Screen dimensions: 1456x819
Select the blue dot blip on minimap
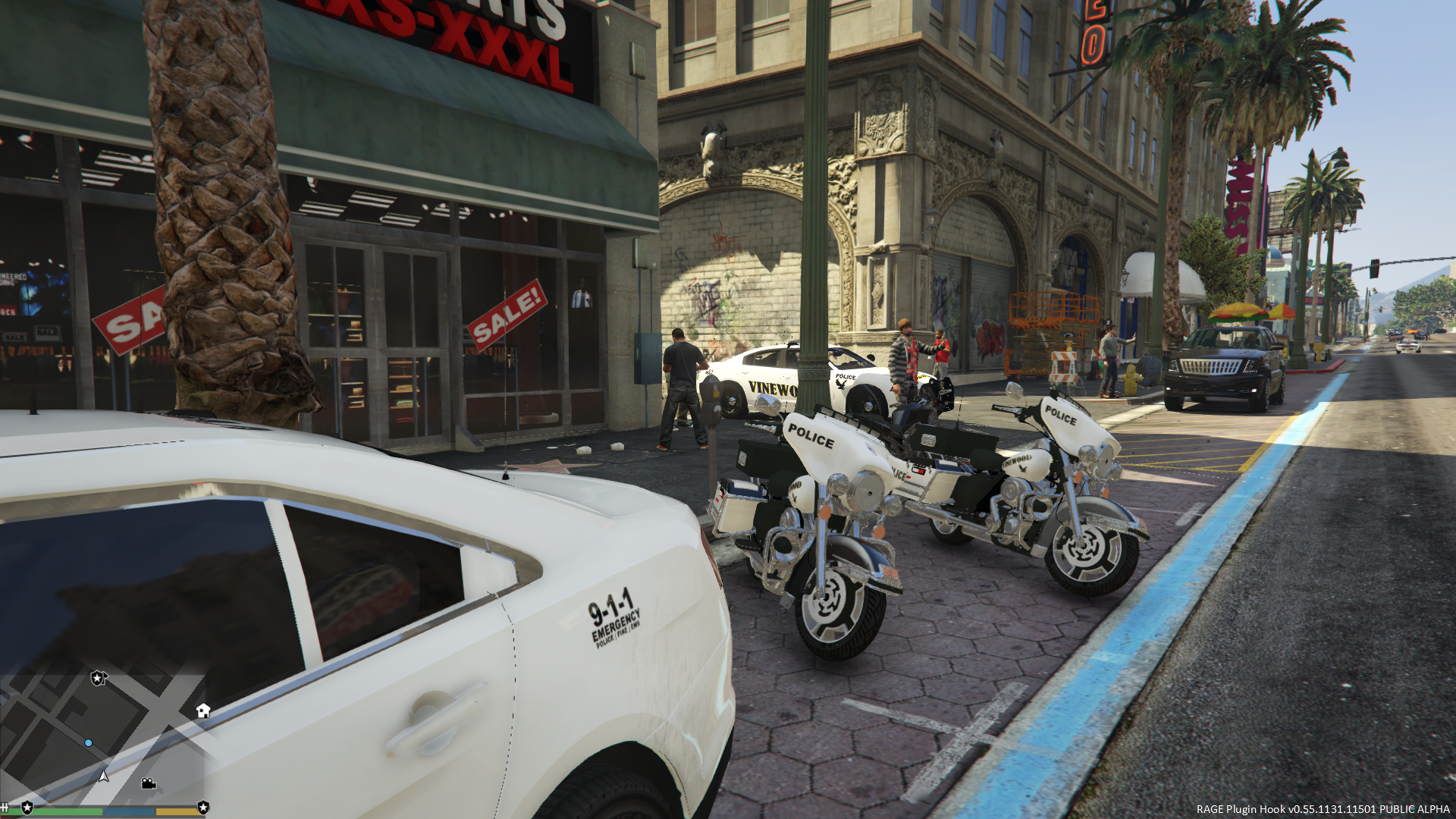89,743
